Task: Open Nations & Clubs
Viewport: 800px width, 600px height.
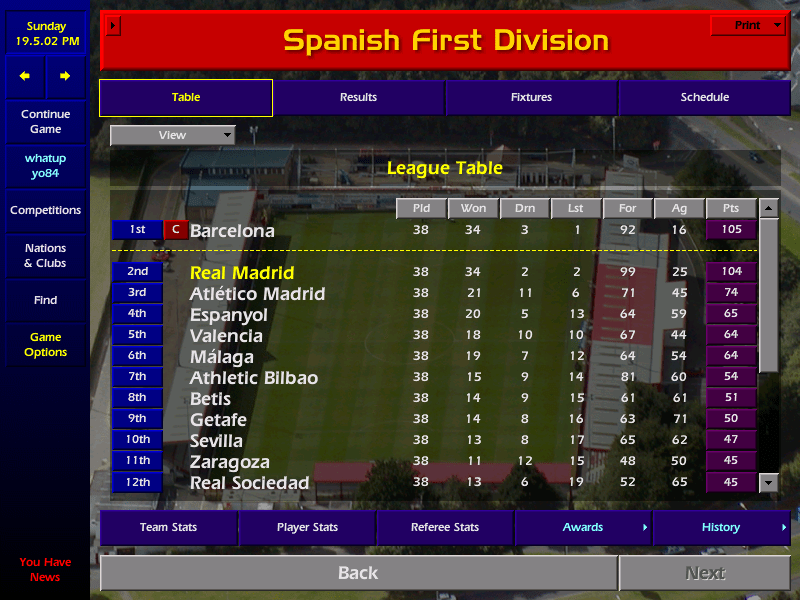Action: coord(45,255)
